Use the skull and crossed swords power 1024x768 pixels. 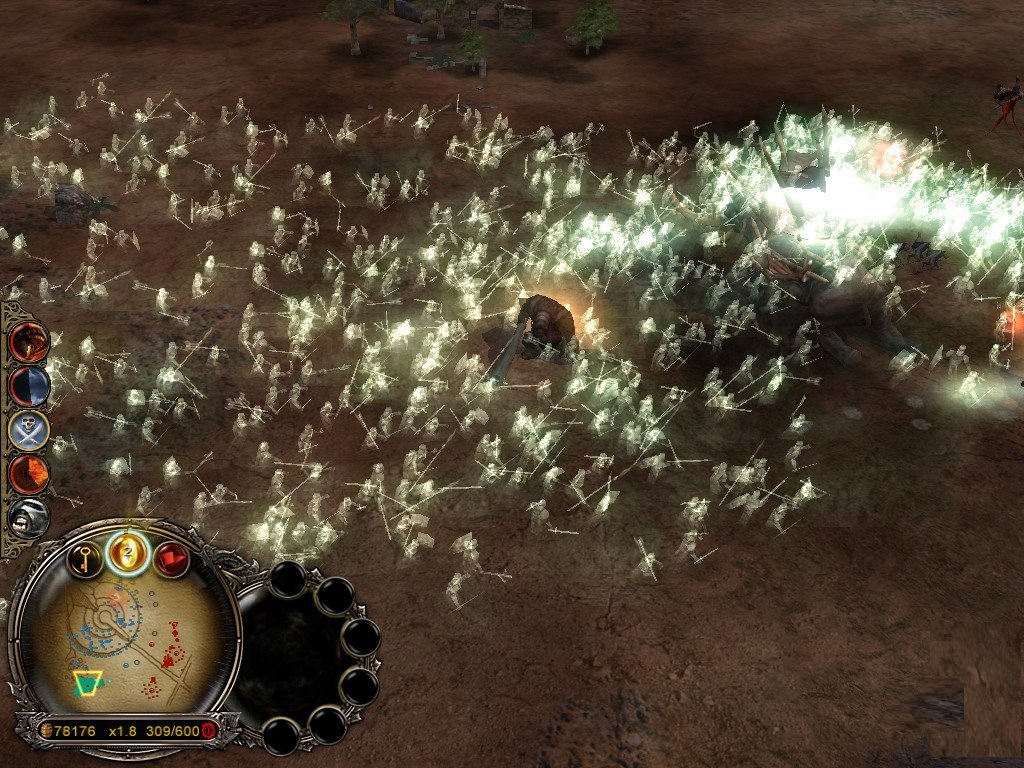point(28,430)
